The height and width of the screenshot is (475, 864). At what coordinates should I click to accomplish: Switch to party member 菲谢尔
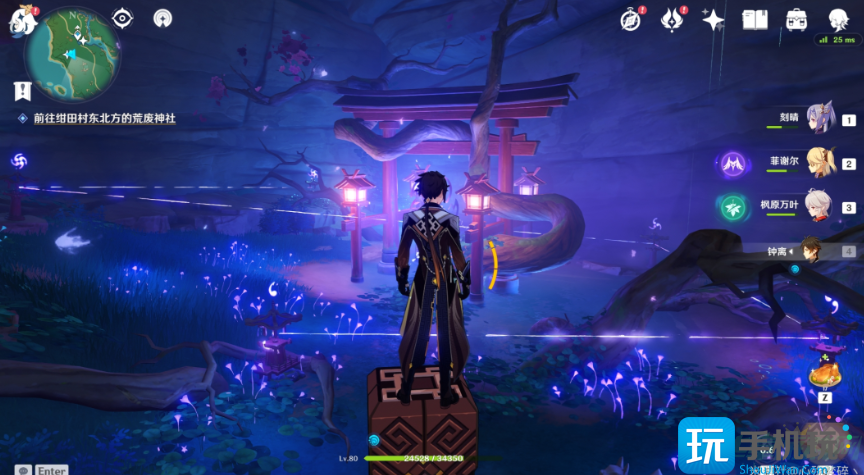pyautogui.click(x=821, y=161)
